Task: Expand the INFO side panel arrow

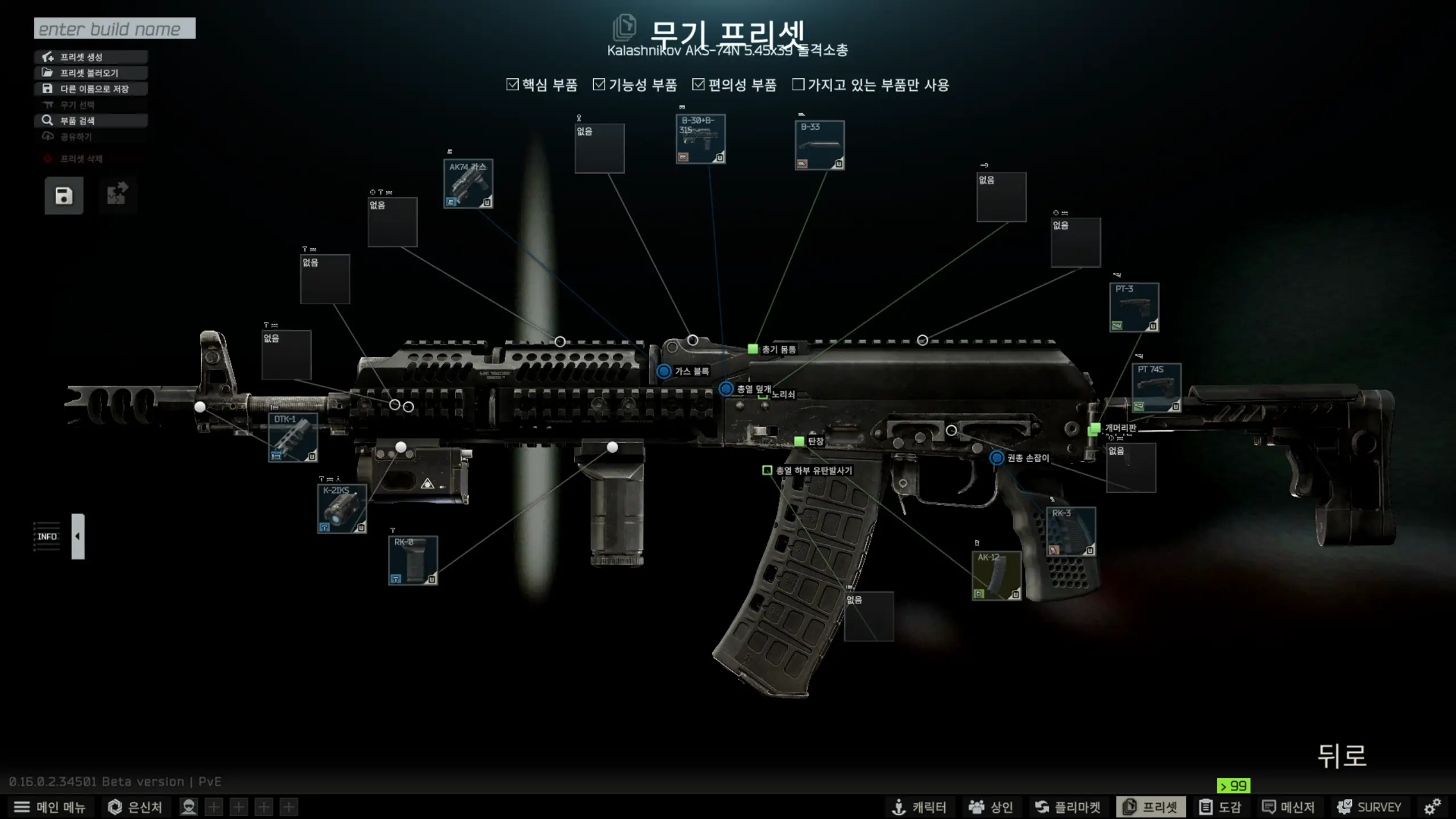Action: pos(78,536)
